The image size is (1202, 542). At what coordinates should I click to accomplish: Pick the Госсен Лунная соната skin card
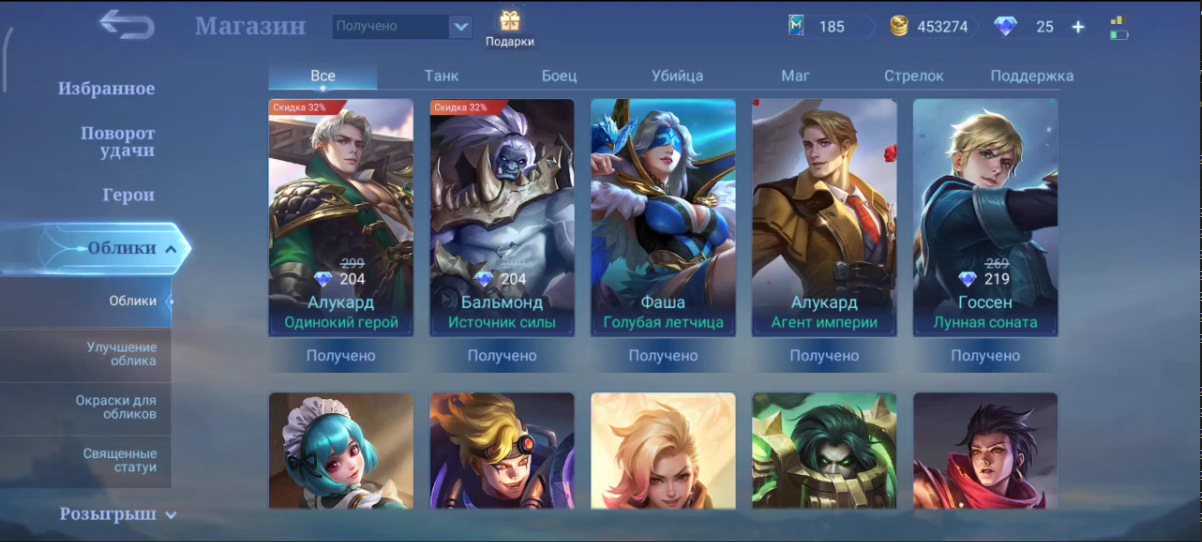coord(985,217)
